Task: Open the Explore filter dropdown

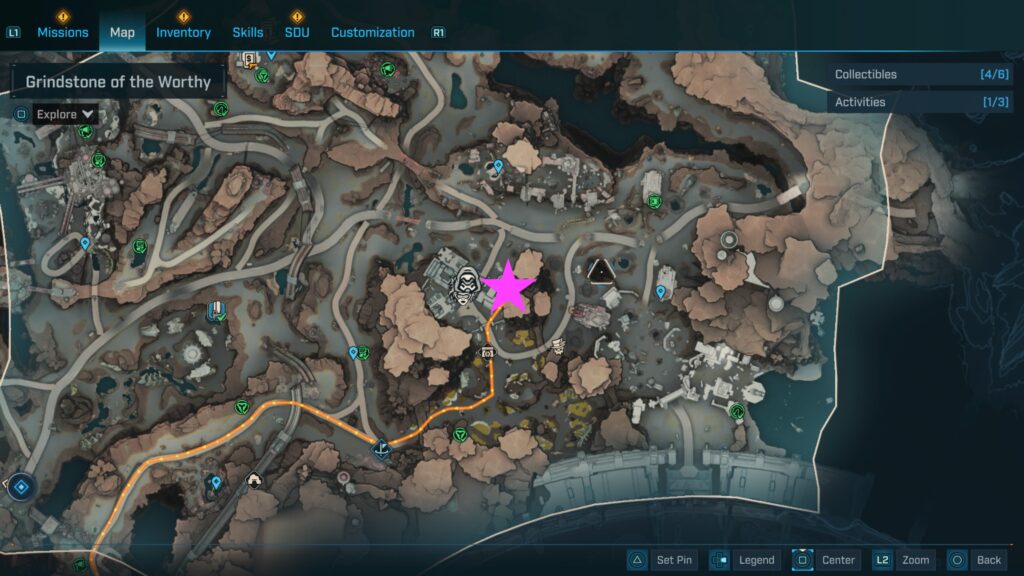Action: [x=65, y=114]
